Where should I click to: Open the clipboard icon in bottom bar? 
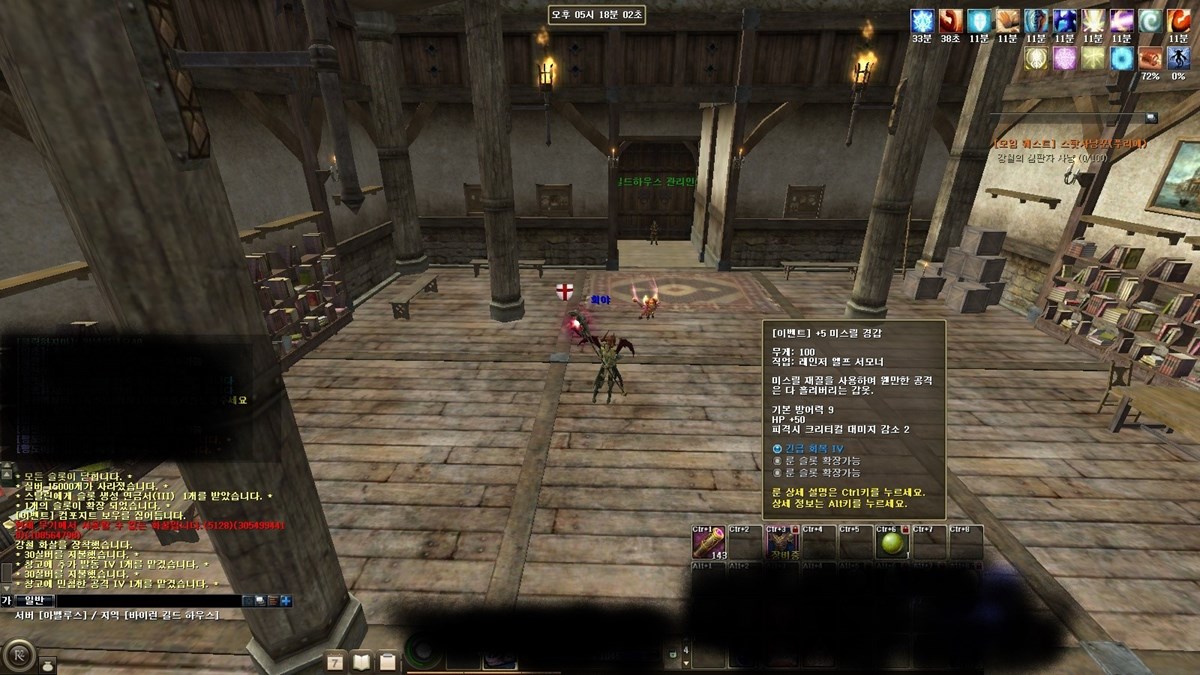click(x=386, y=661)
